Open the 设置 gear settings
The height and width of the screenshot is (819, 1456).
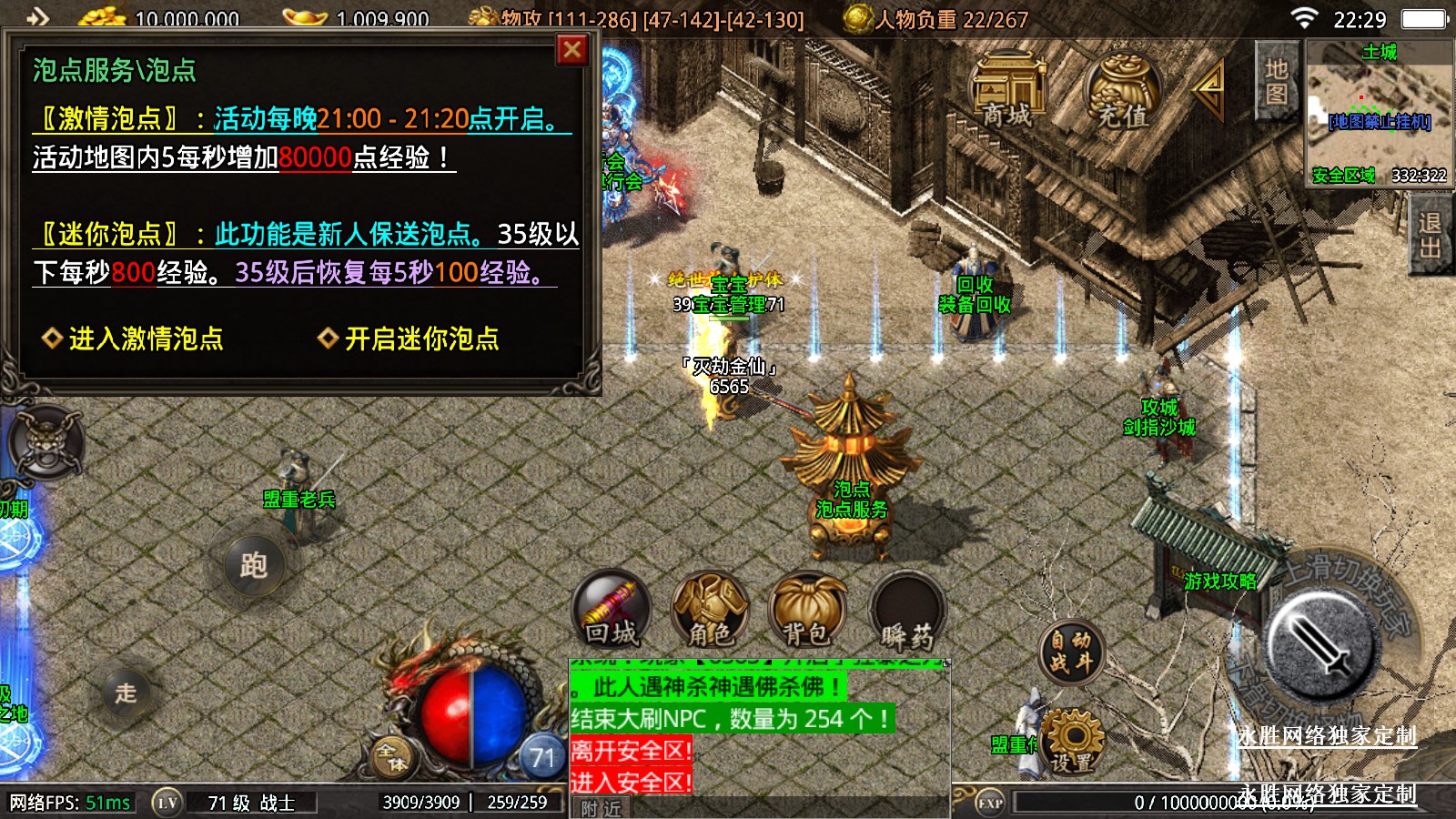point(1073,741)
